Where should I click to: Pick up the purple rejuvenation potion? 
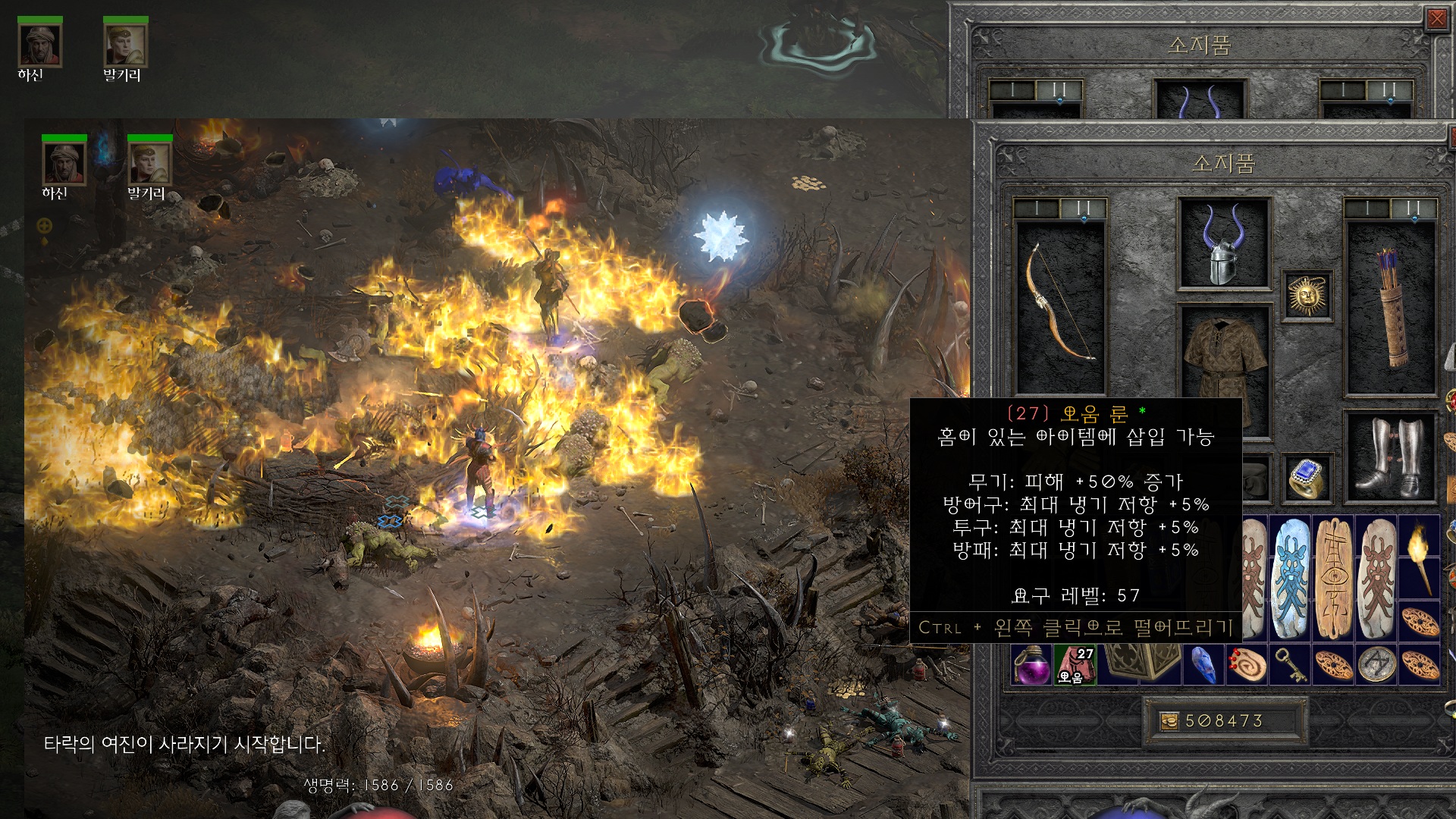pos(1031,664)
